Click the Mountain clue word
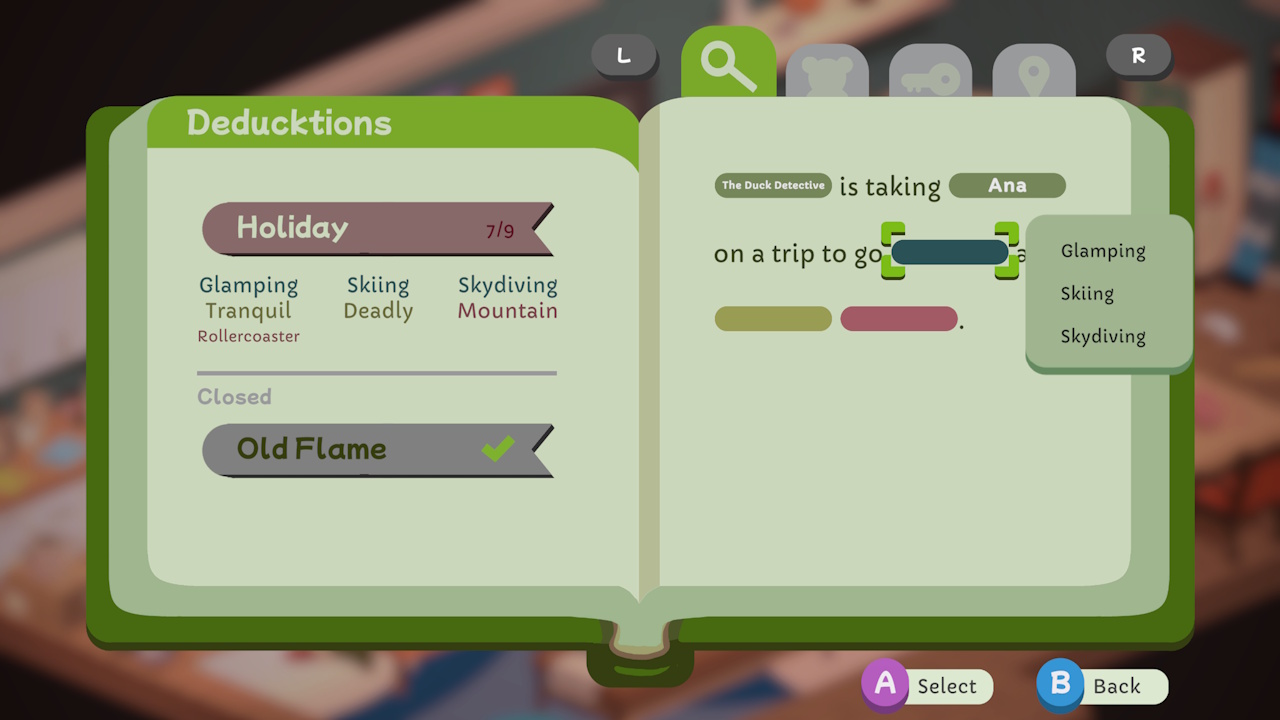This screenshot has height=720, width=1280. pyautogui.click(x=507, y=311)
